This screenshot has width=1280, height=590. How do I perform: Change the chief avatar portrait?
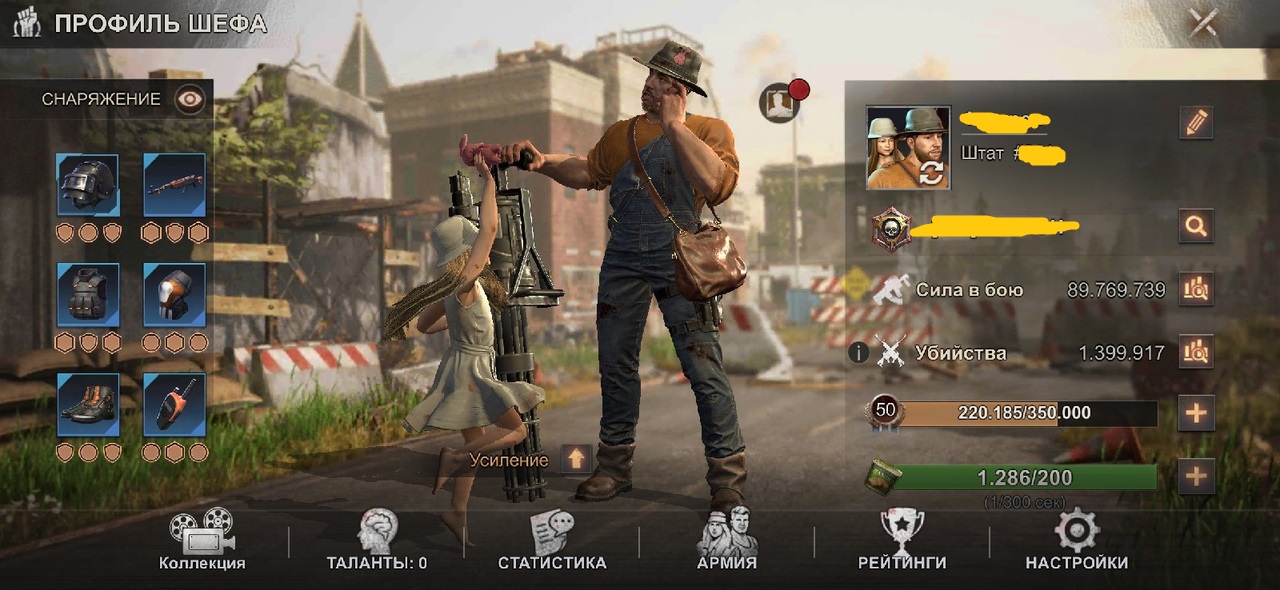908,148
